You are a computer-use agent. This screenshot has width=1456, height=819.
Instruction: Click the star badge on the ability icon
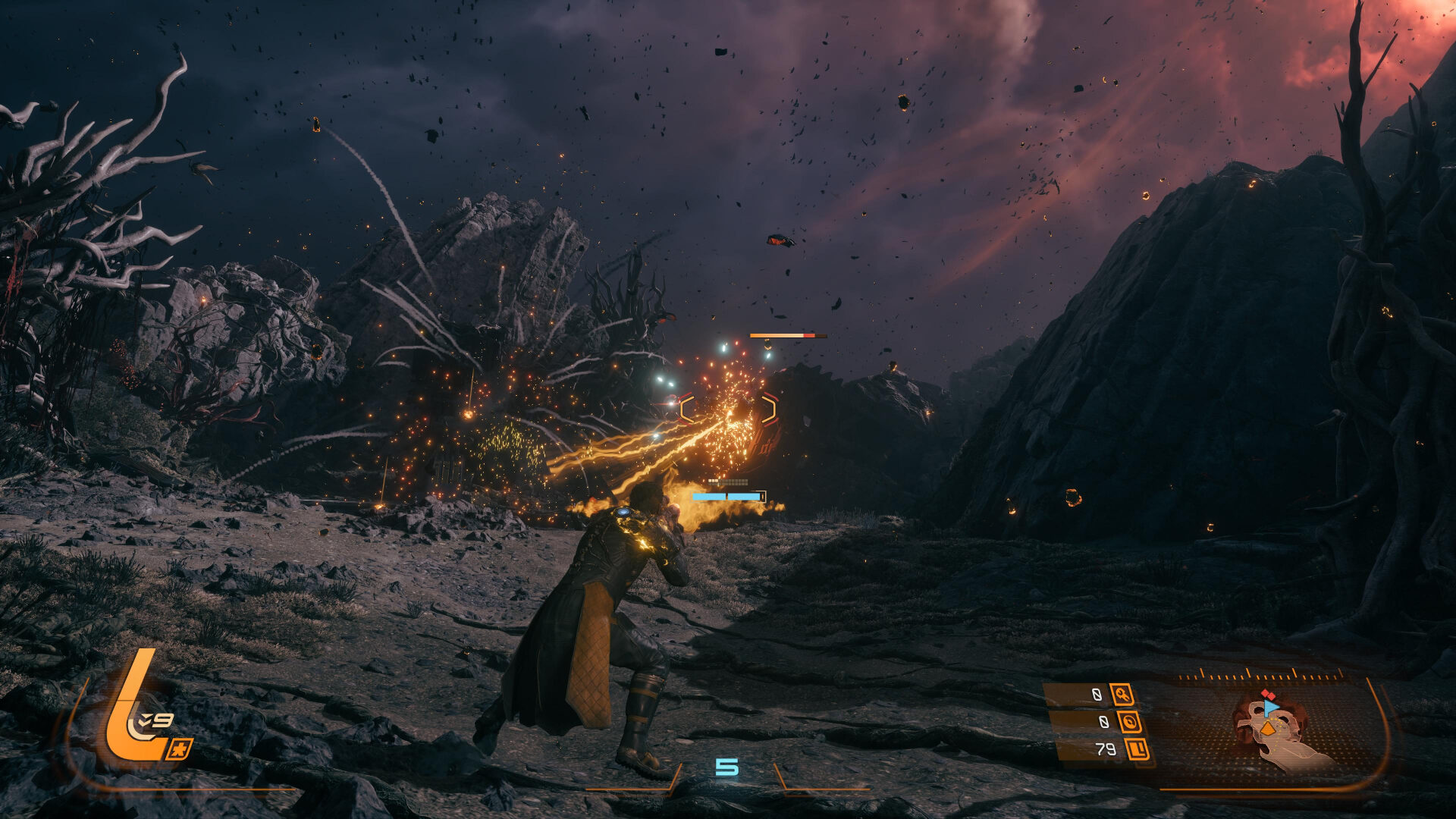point(180,748)
